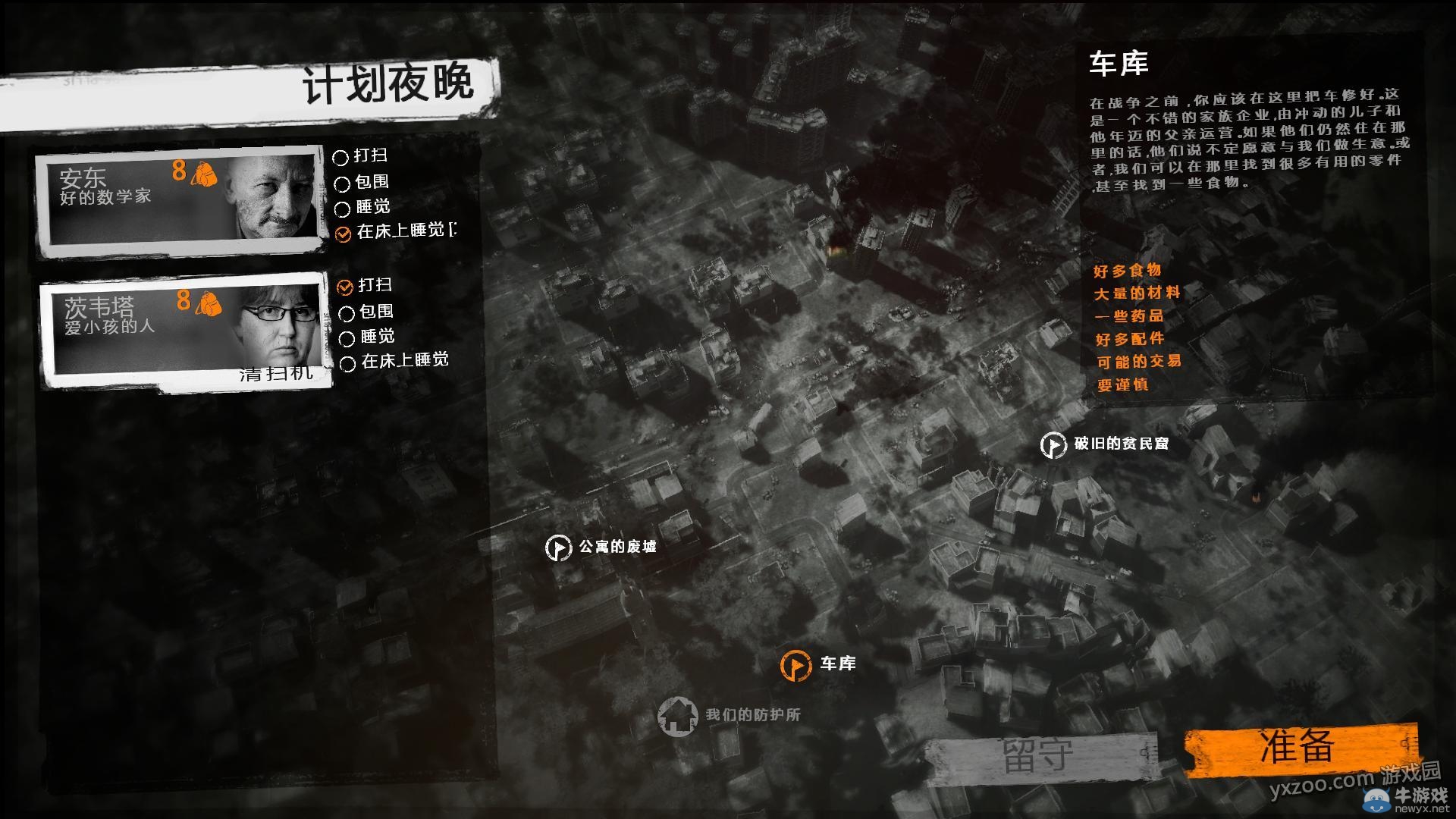Select 在床上睡觉 for 茨韦塔

coord(348,363)
